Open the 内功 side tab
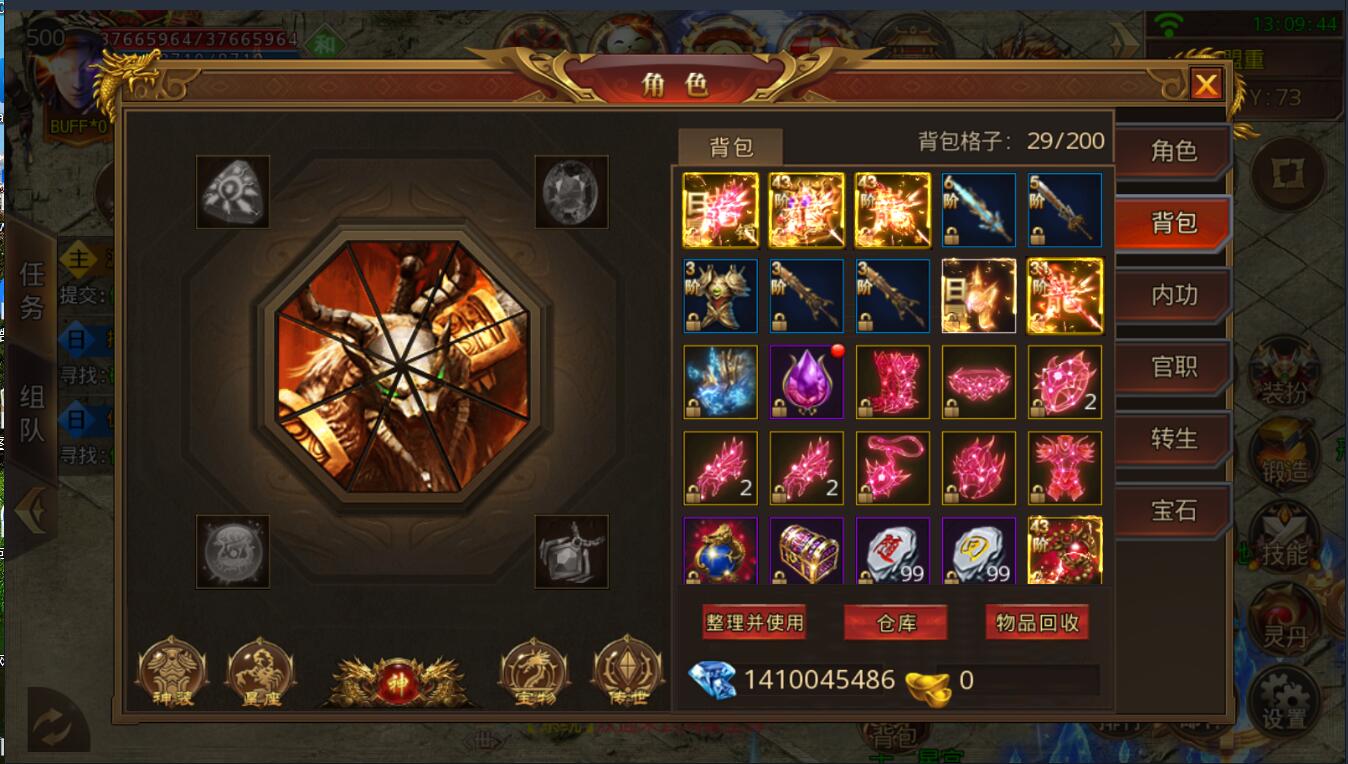The width and height of the screenshot is (1348, 764). [x=1173, y=295]
